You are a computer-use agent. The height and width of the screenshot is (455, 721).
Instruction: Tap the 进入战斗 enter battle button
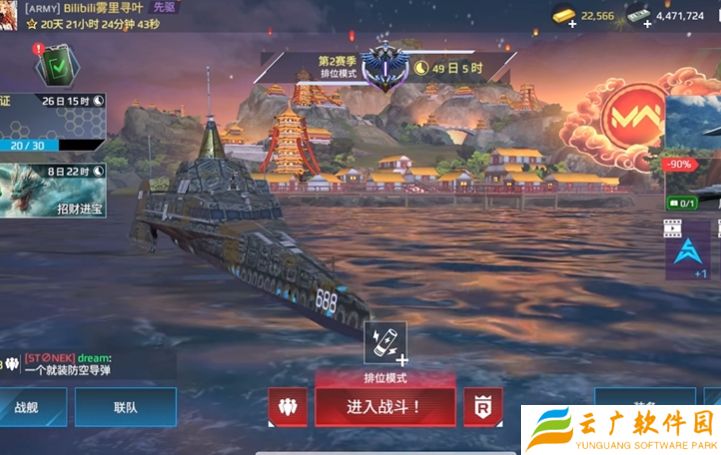pyautogui.click(x=385, y=406)
